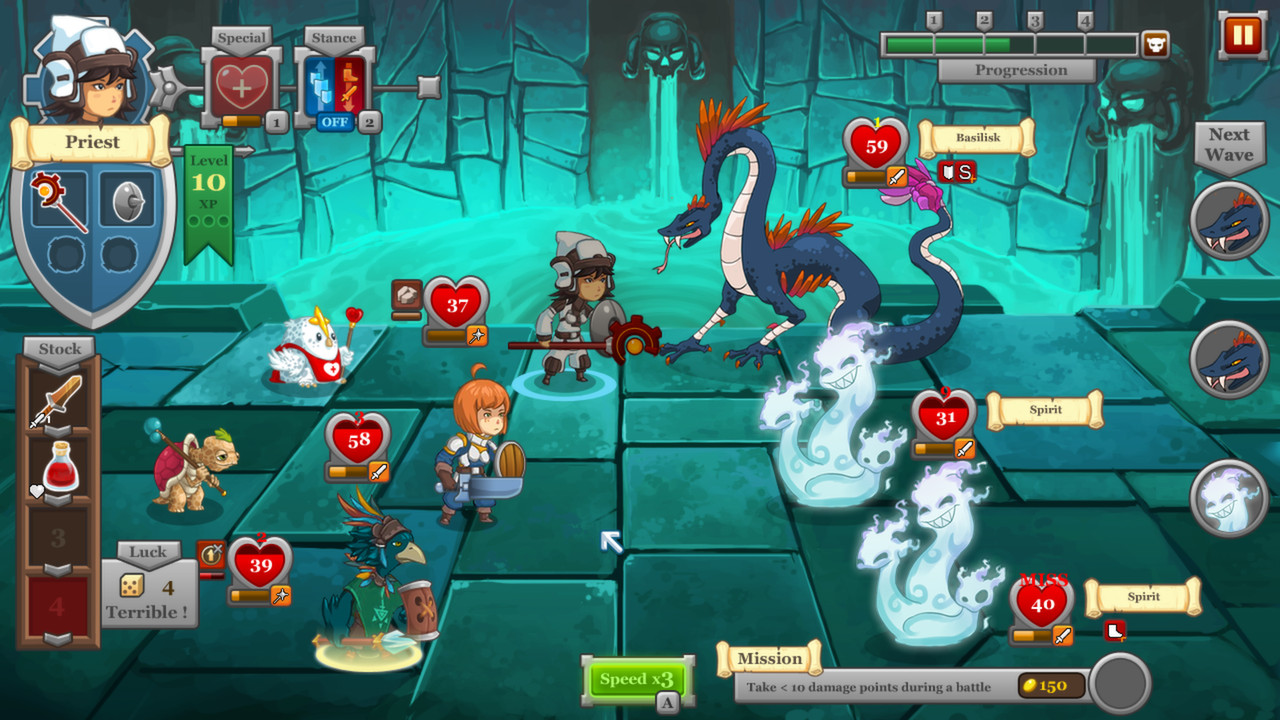Select the sword item in Stock
Screen dimensions: 1280x720
click(x=60, y=398)
